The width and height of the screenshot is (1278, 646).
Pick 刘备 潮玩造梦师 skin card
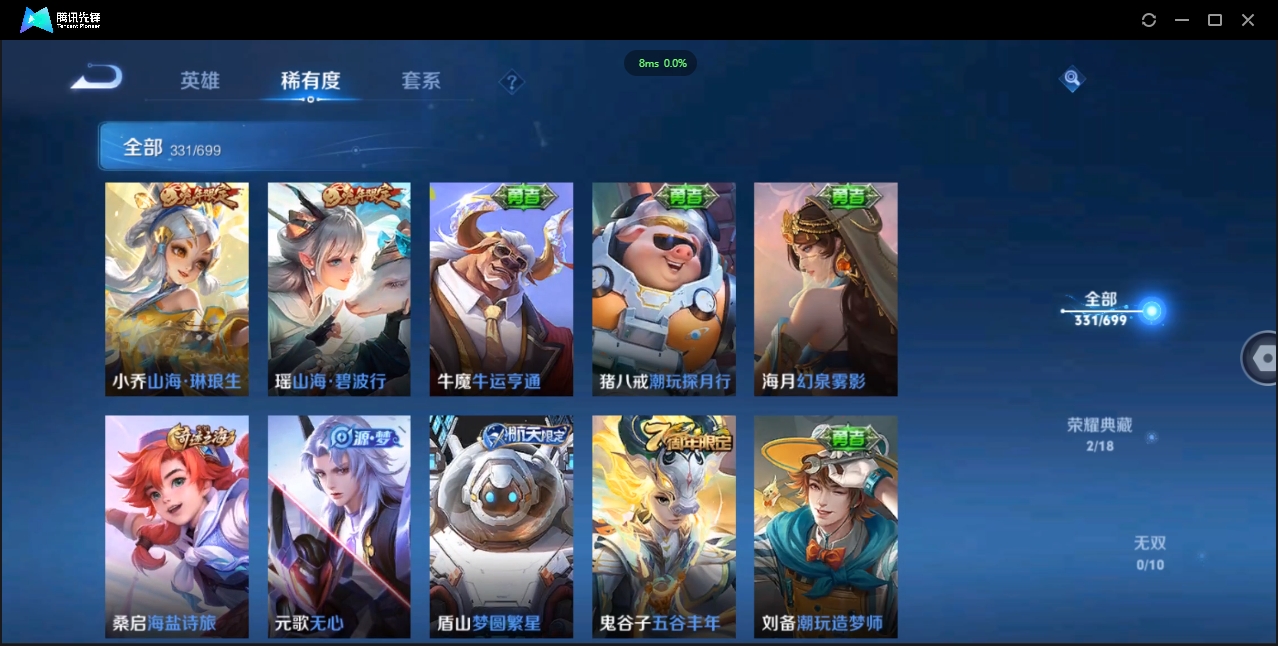click(826, 526)
